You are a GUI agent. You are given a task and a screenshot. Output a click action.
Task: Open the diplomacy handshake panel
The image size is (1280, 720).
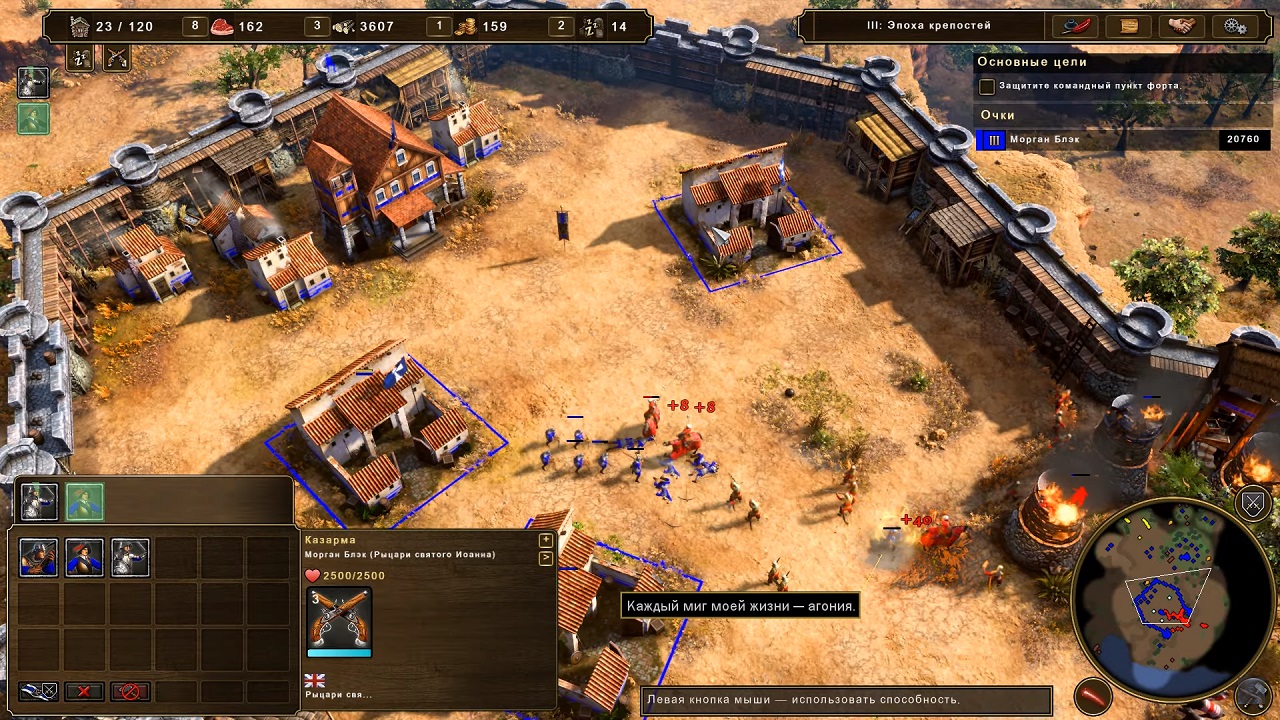[1182, 26]
